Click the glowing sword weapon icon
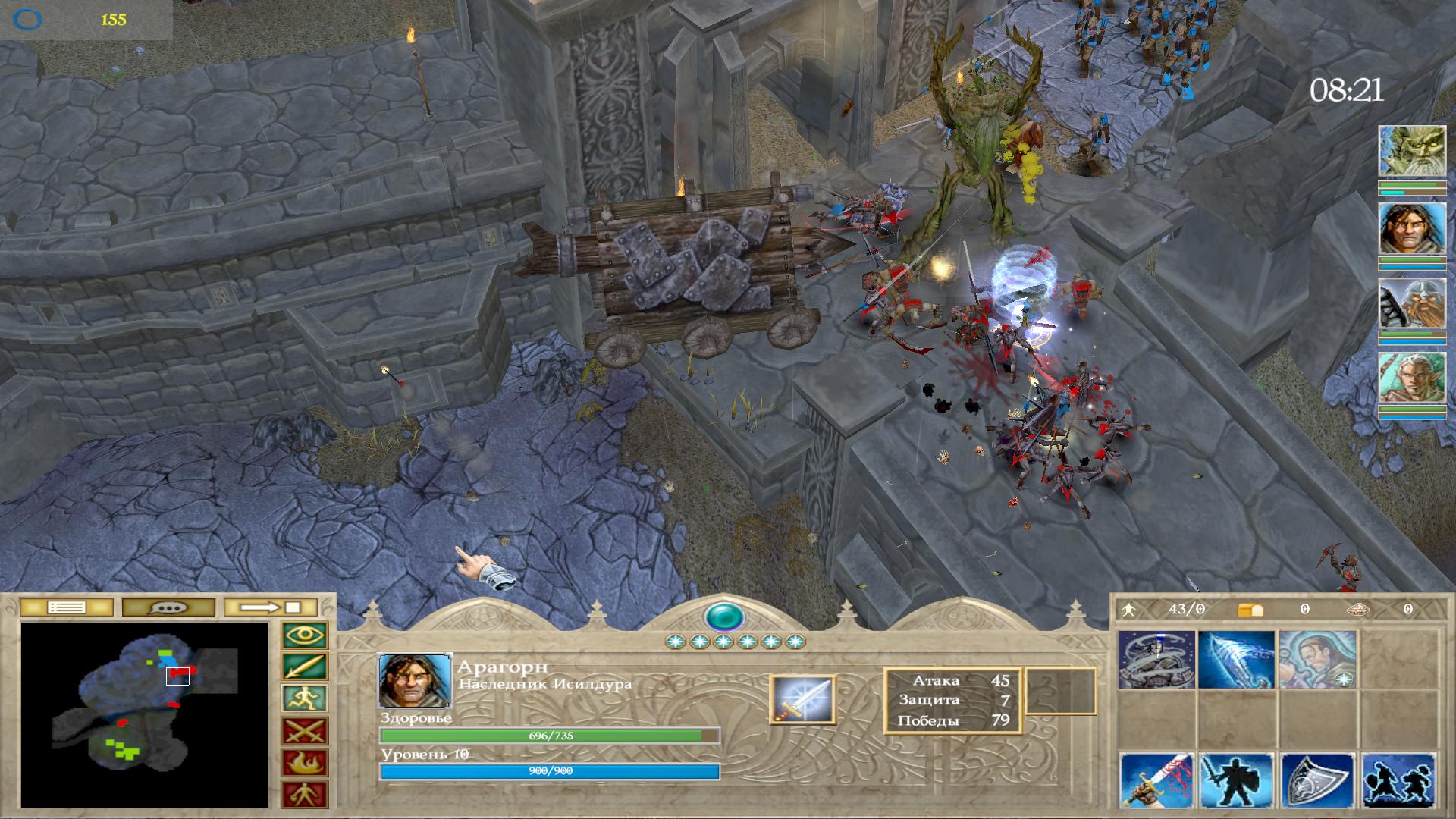Image resolution: width=1456 pixels, height=819 pixels. coord(802,699)
